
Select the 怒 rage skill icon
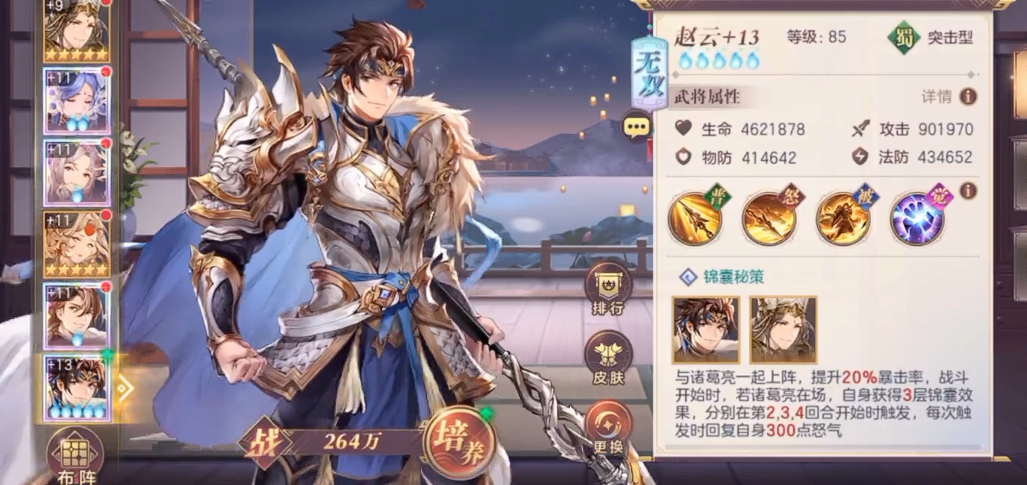pos(769,217)
